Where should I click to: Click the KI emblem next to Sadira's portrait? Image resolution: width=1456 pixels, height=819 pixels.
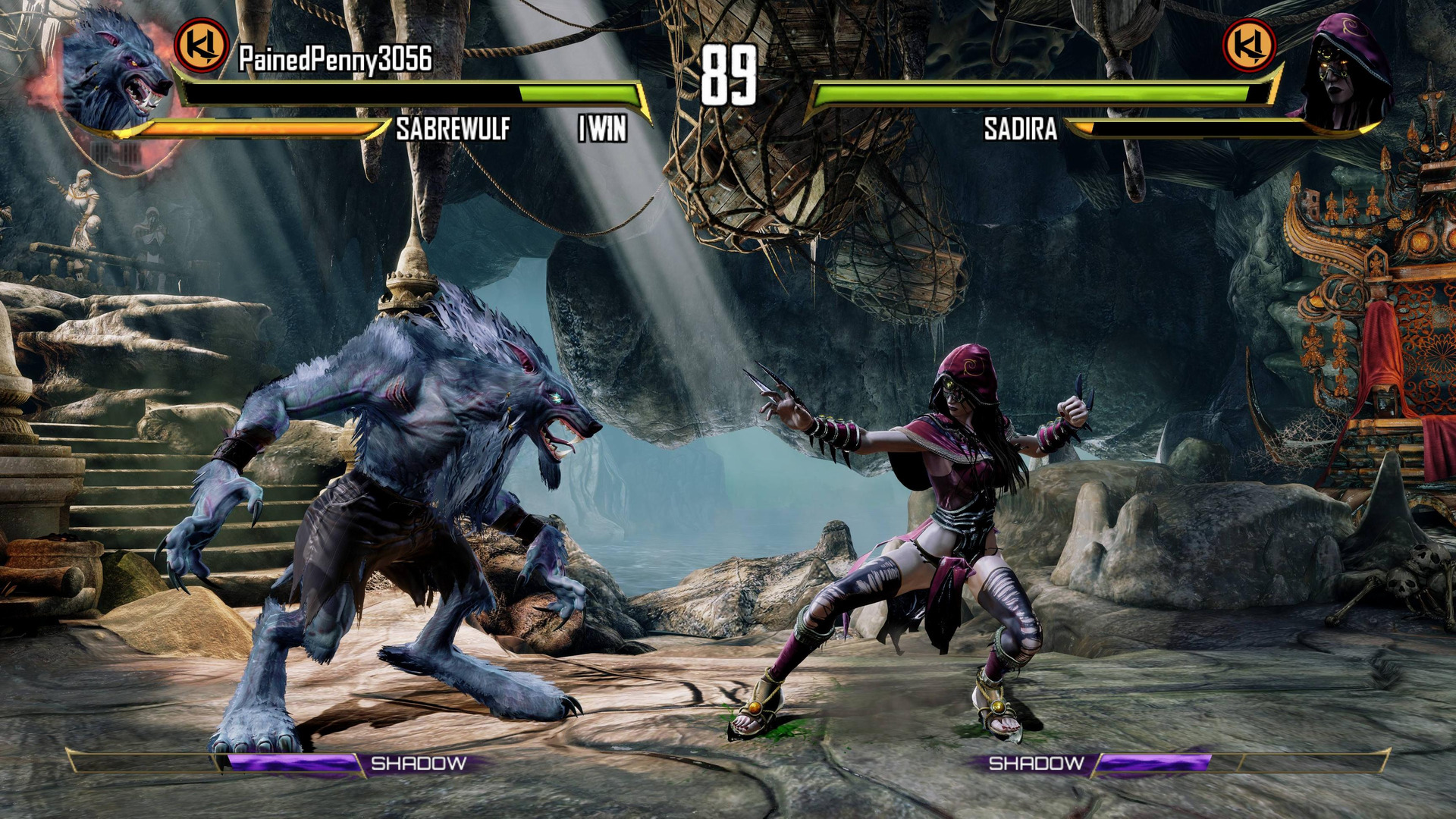point(1249,45)
